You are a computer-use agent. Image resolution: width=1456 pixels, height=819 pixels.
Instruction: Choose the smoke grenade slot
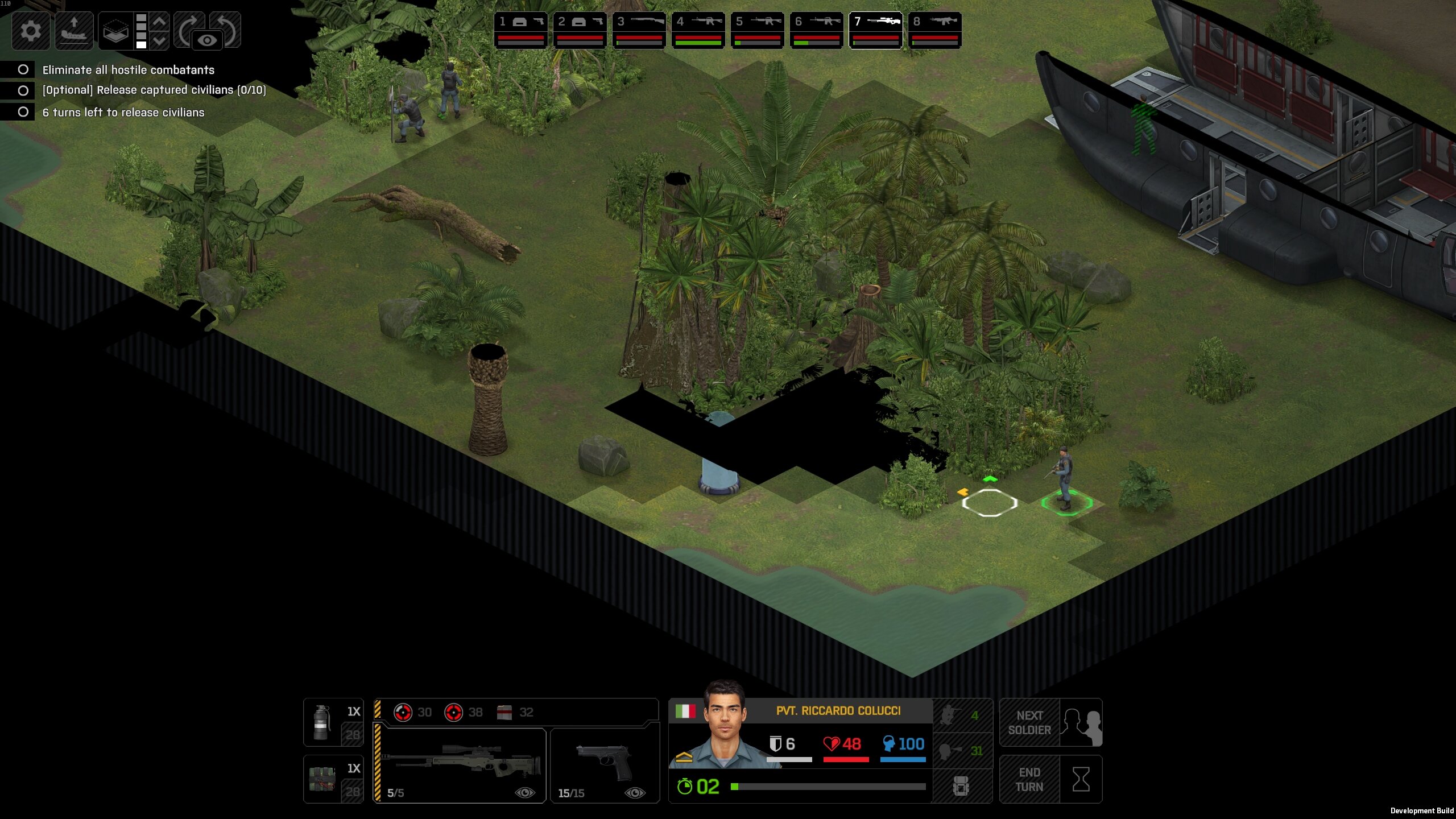333,722
